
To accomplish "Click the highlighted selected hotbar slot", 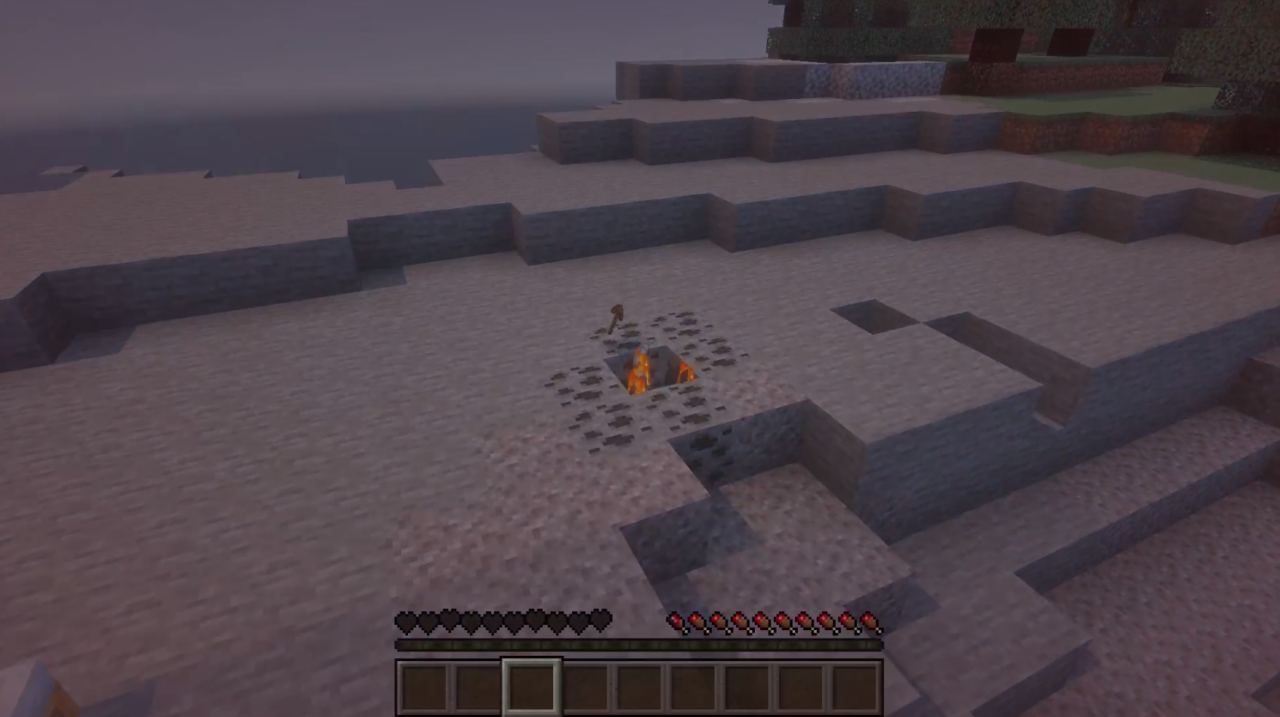I will coord(531,687).
